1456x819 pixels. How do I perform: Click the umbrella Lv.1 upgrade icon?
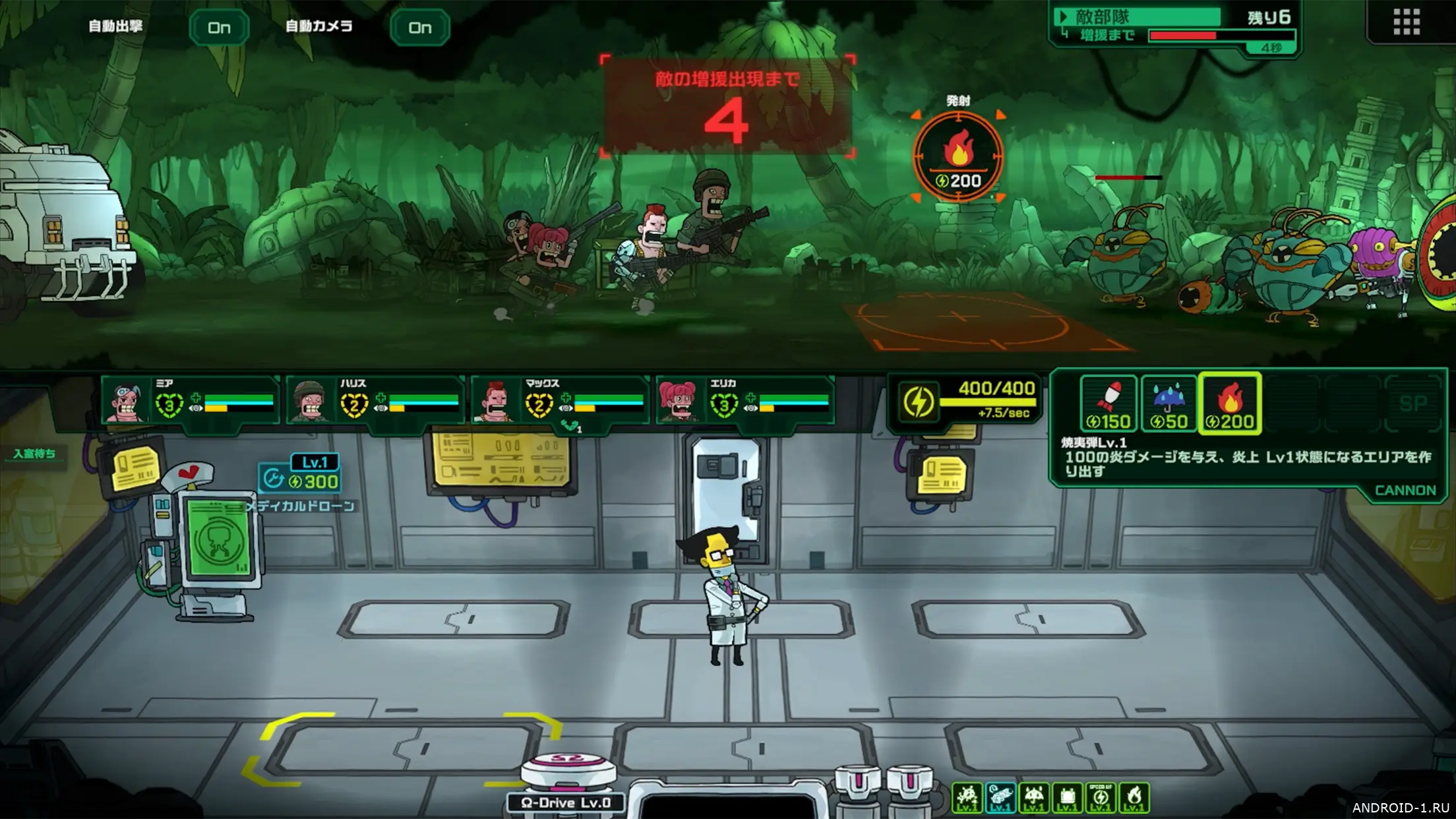coord(1034,798)
